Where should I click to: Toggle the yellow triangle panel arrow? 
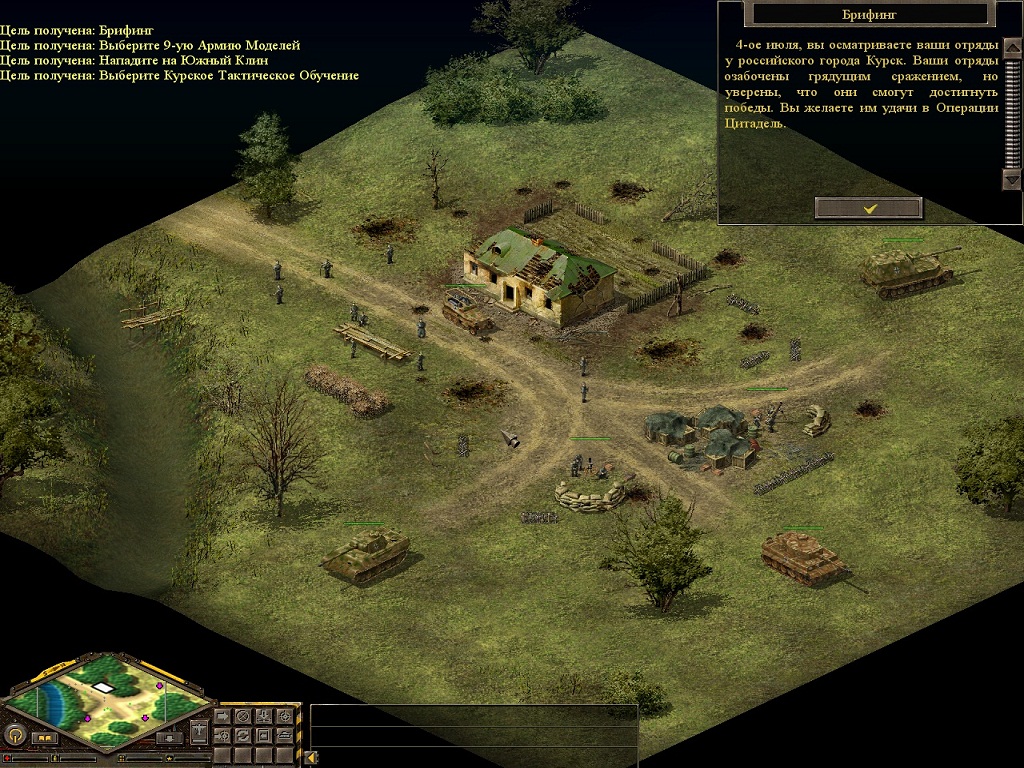pos(310,757)
